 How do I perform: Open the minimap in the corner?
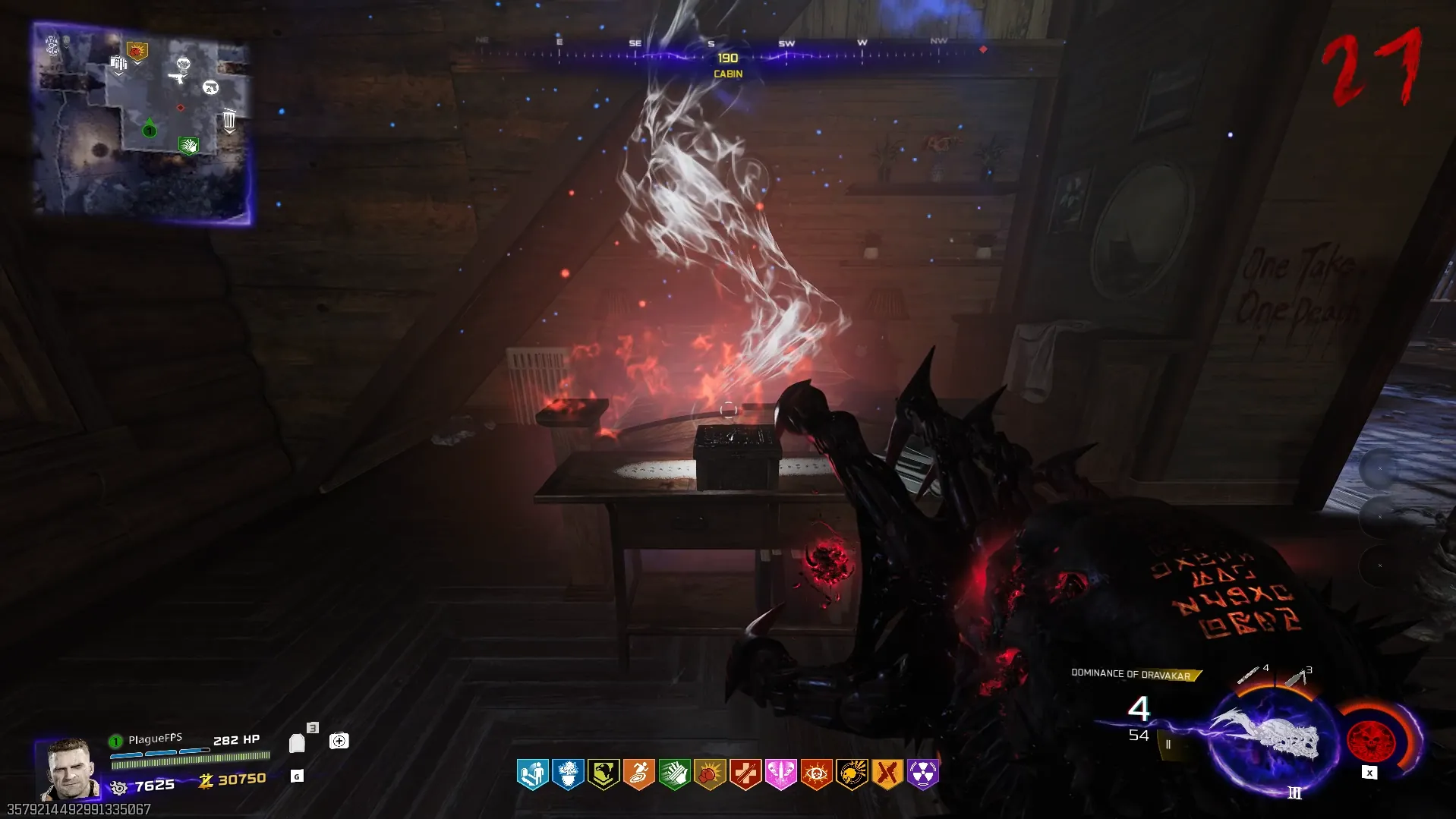pyautogui.click(x=143, y=123)
